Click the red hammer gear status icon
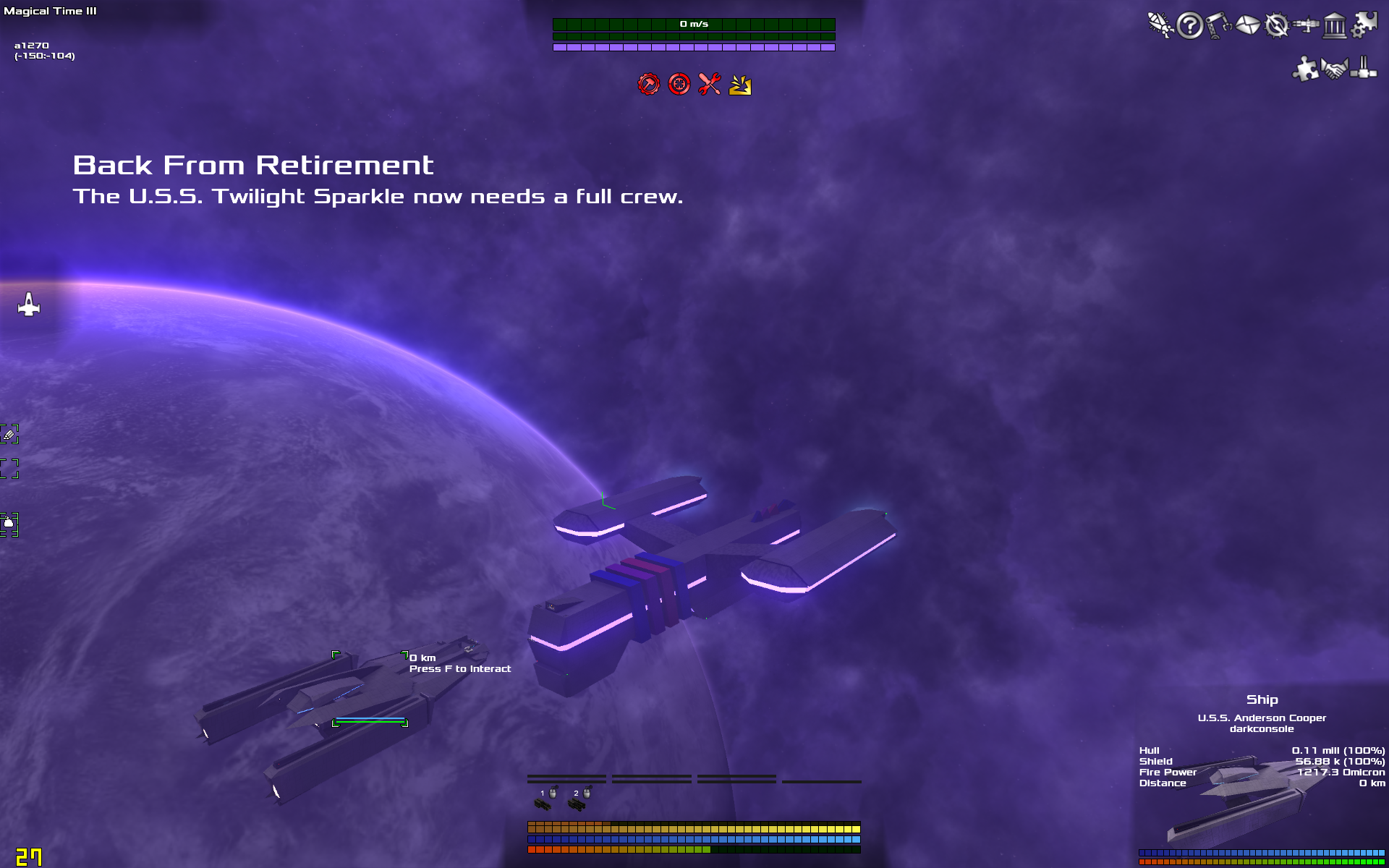 point(649,85)
